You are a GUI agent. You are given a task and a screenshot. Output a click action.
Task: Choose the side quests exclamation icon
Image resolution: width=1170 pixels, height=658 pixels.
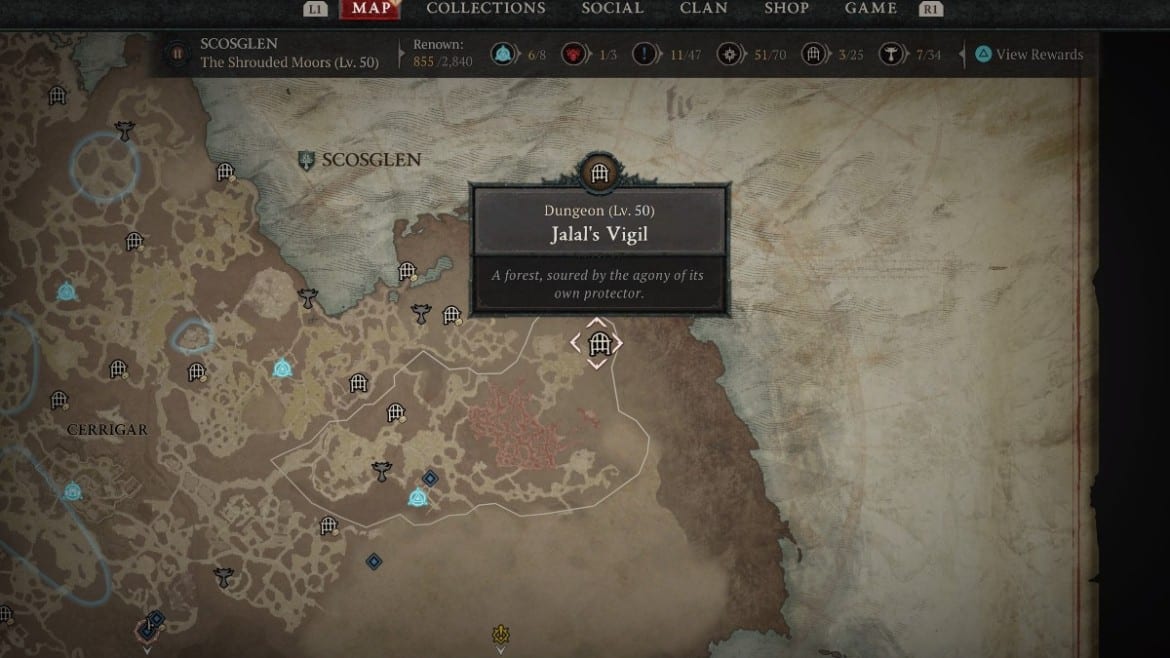tap(646, 55)
